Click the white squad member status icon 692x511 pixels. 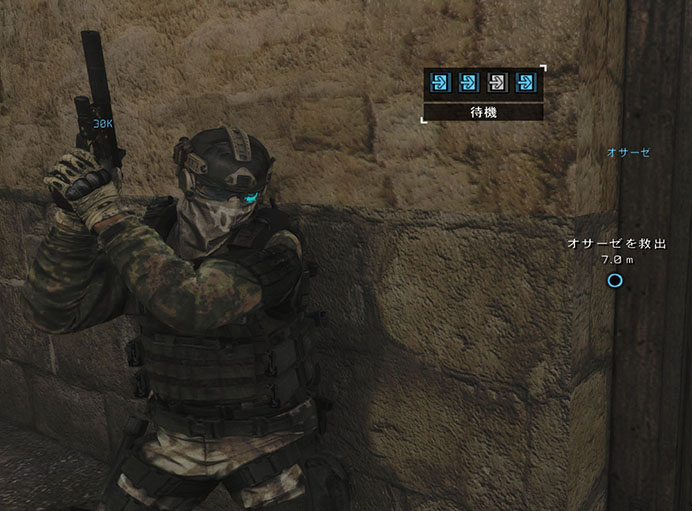[497, 82]
